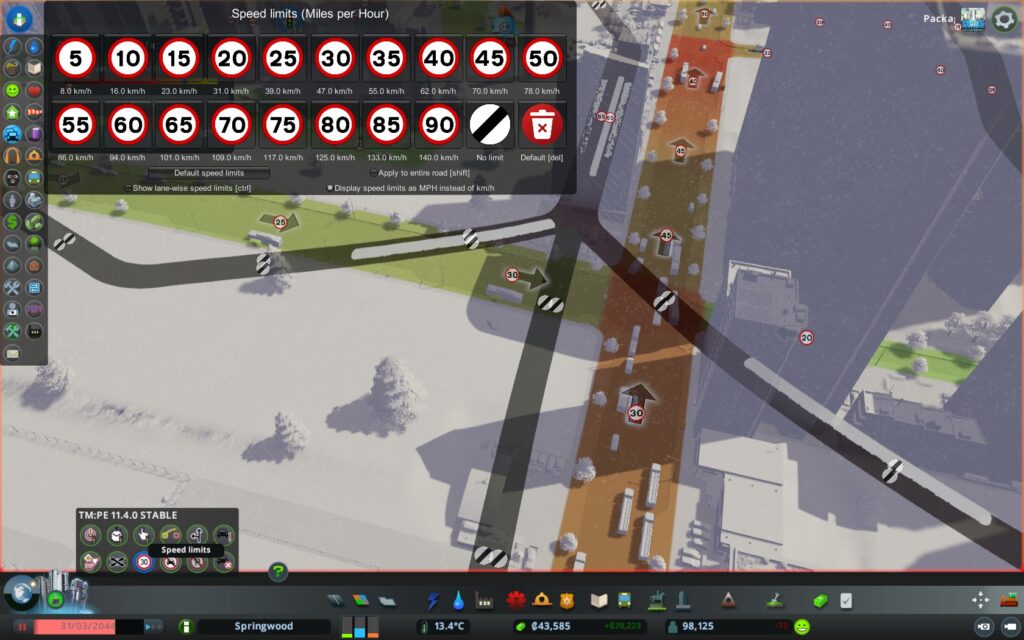Open the public transport bus menu

click(624, 600)
